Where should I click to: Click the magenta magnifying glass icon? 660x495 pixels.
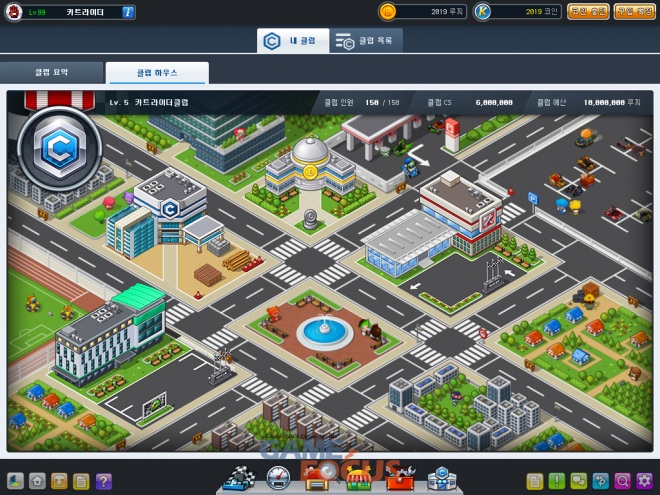(622, 481)
